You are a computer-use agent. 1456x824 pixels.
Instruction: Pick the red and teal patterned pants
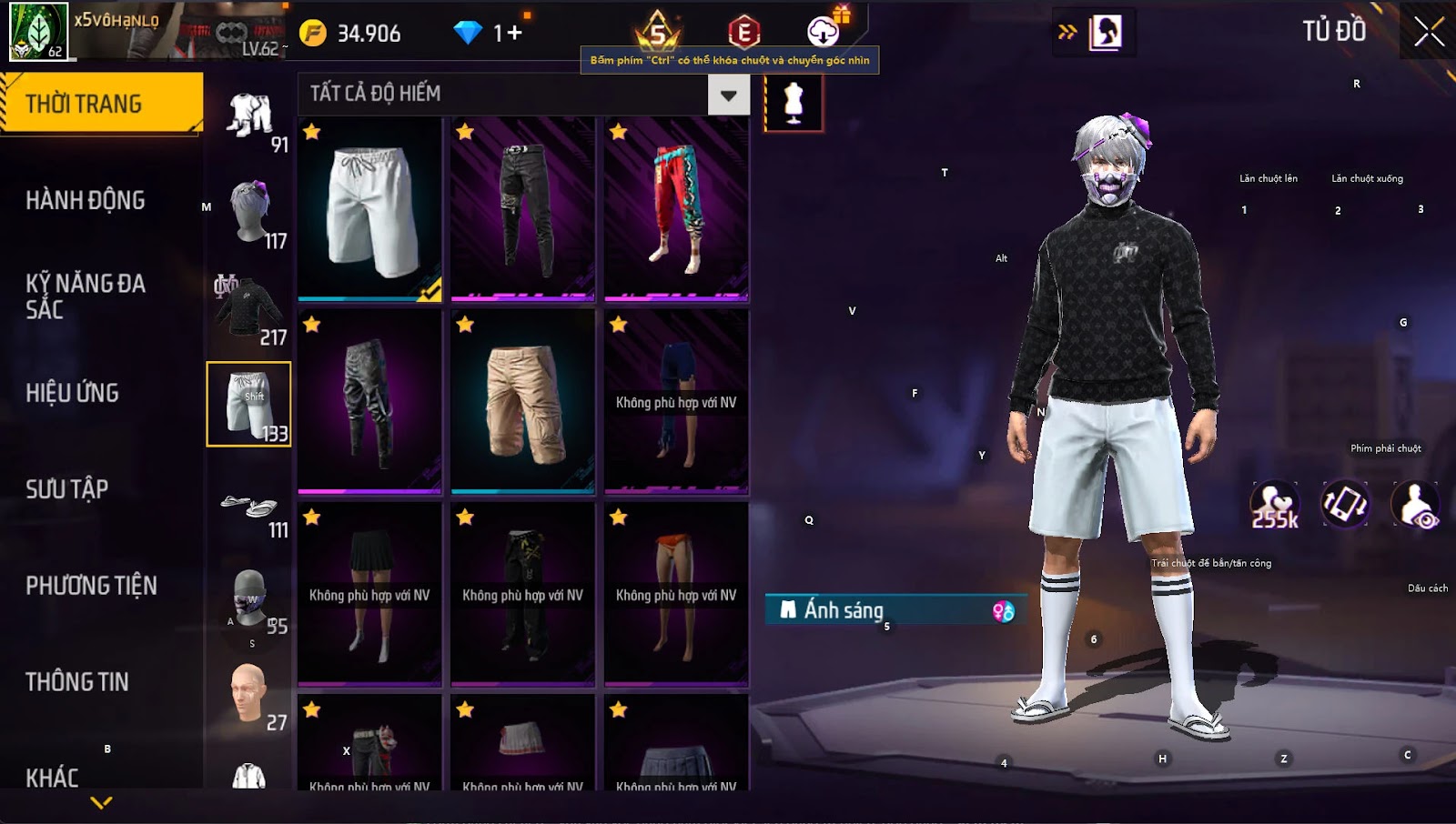tap(676, 209)
